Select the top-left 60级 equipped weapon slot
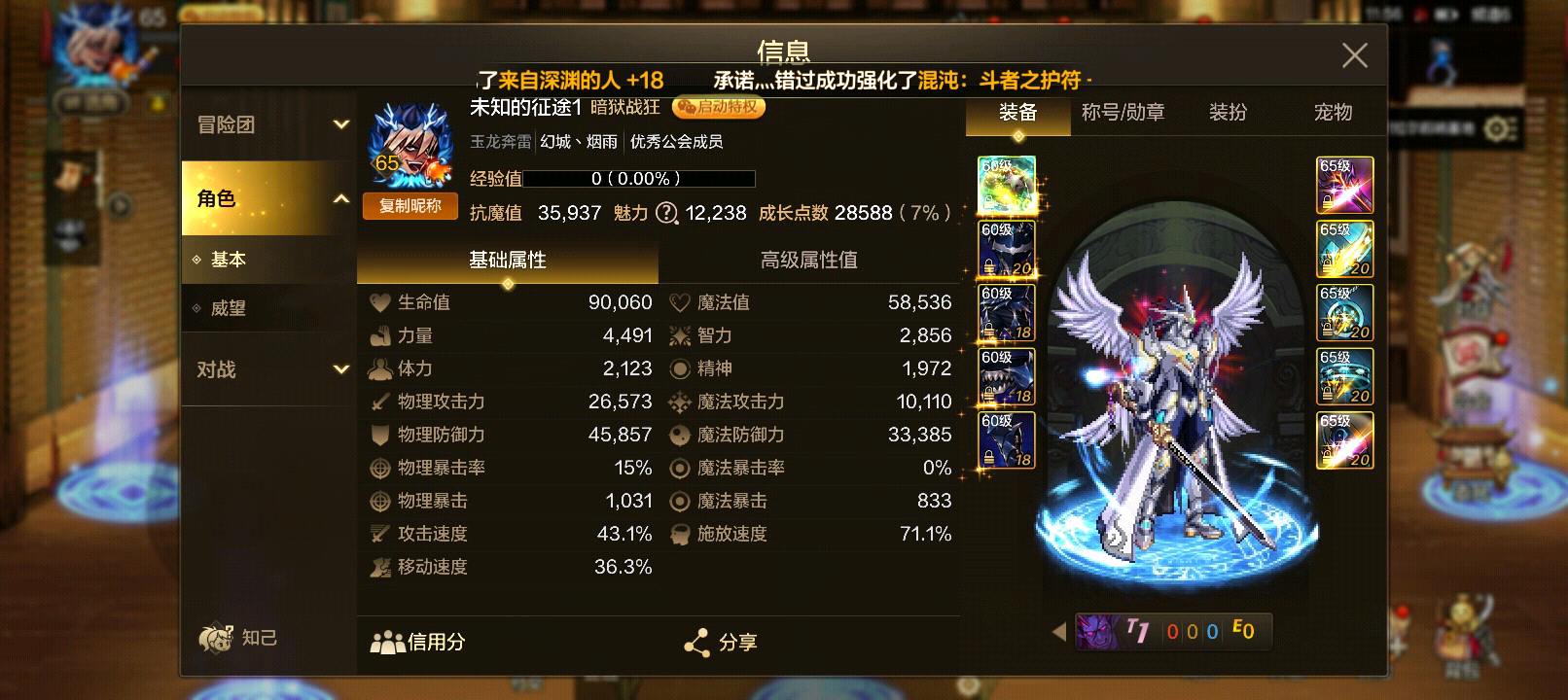1568x700 pixels. [1007, 187]
